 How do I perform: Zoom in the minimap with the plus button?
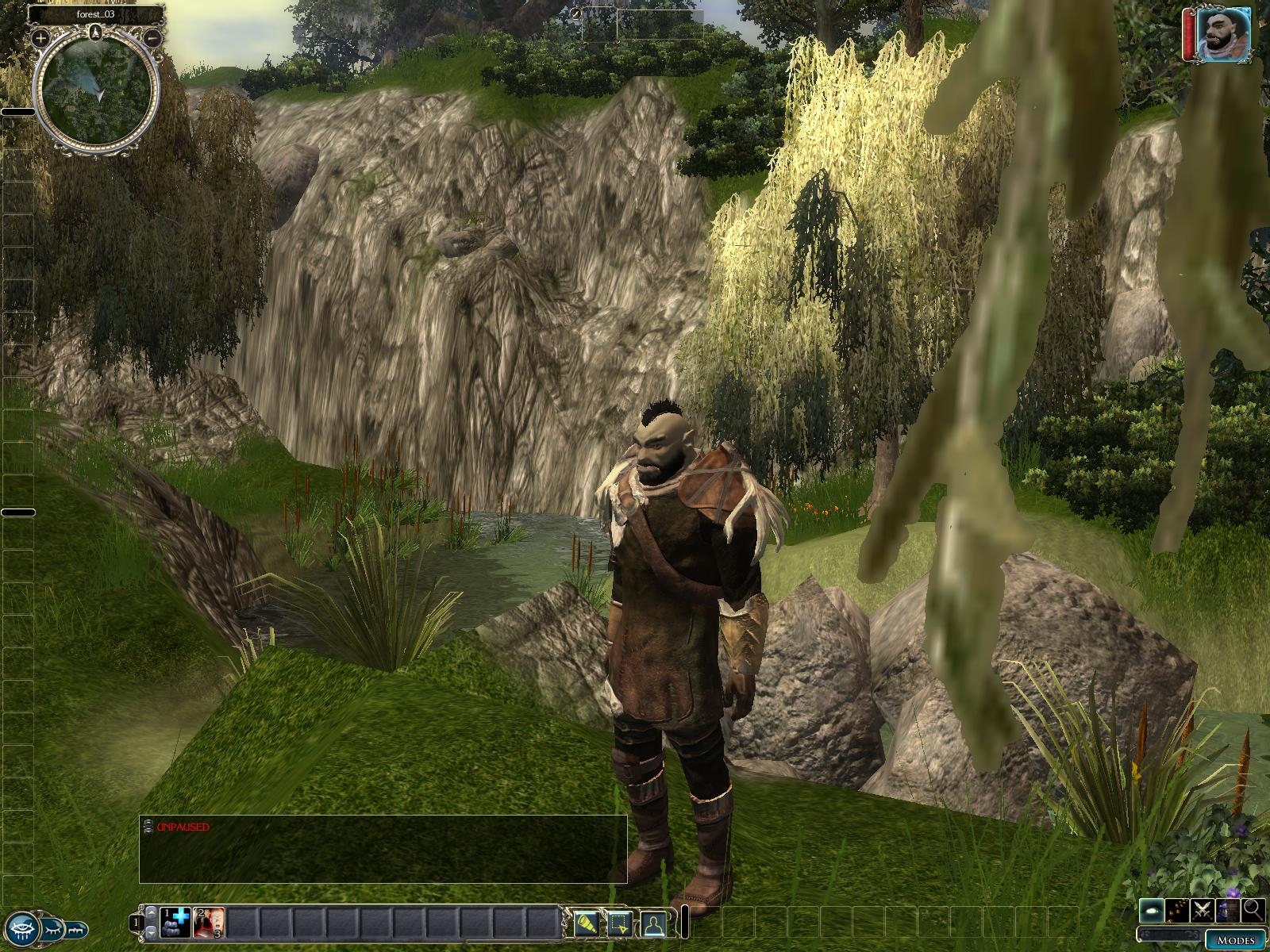pyautogui.click(x=41, y=37)
